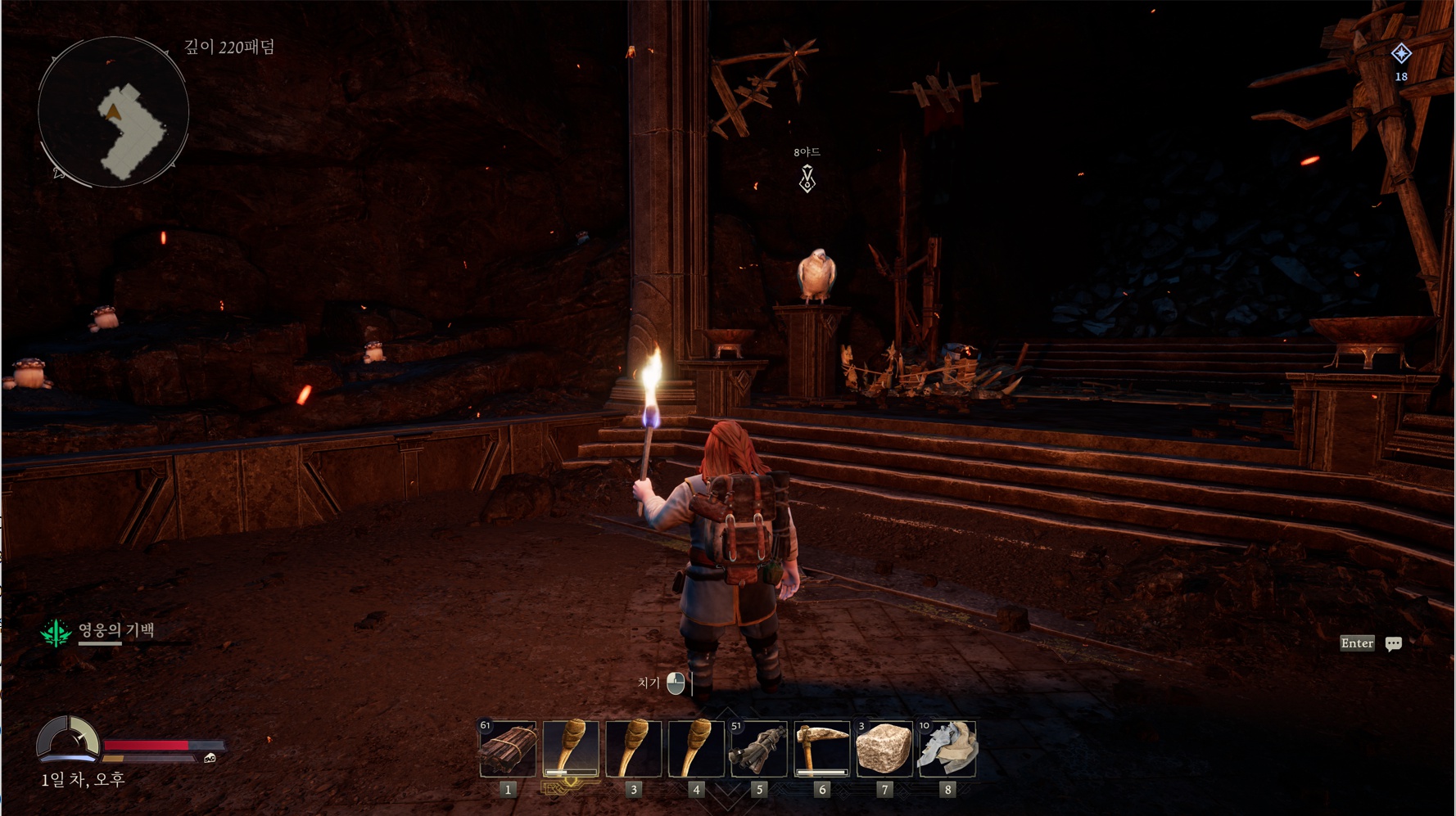Choose the torch in hotbar slot 3
The image size is (1456, 816).
[633, 748]
